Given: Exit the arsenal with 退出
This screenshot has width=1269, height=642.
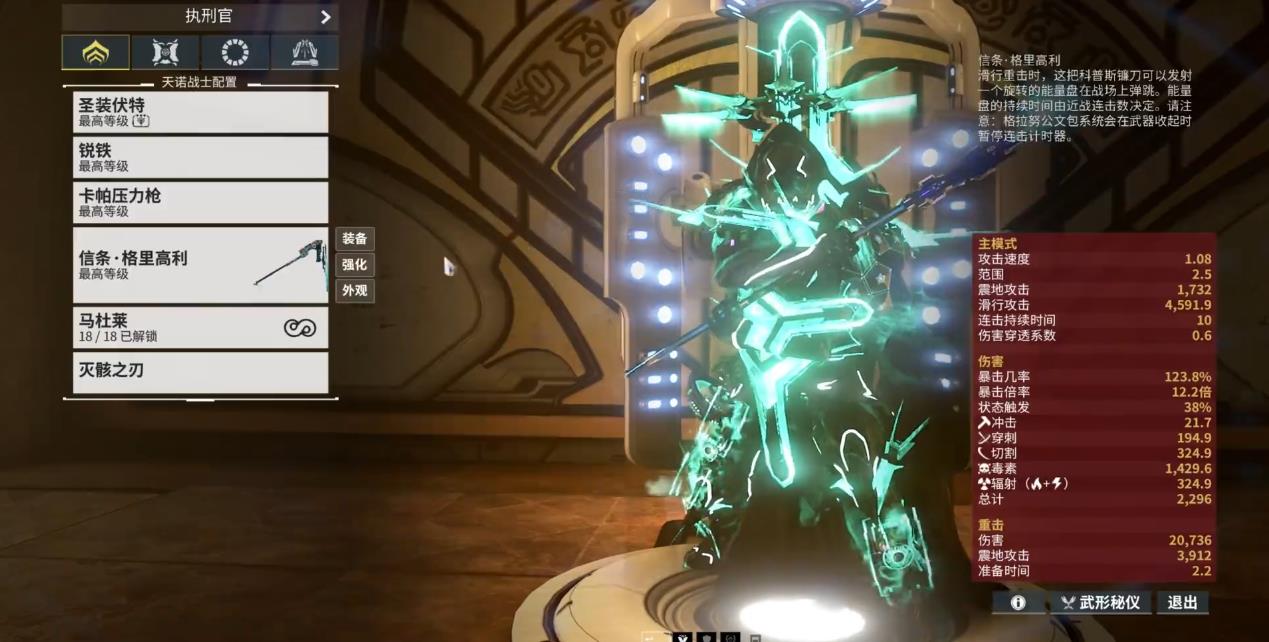Looking at the screenshot, I should 1182,603.
